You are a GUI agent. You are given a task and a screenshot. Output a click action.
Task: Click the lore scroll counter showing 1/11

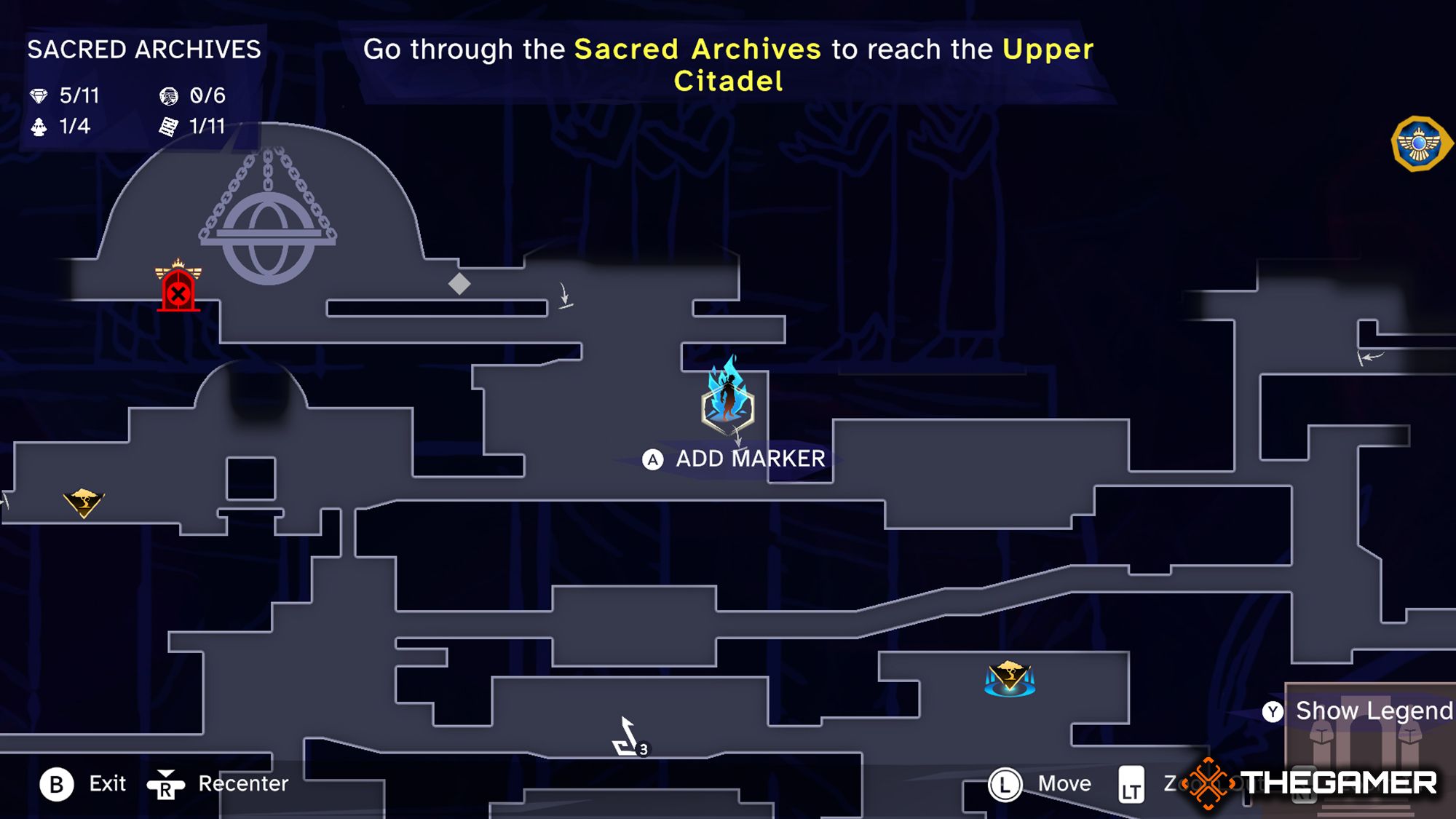click(191, 127)
